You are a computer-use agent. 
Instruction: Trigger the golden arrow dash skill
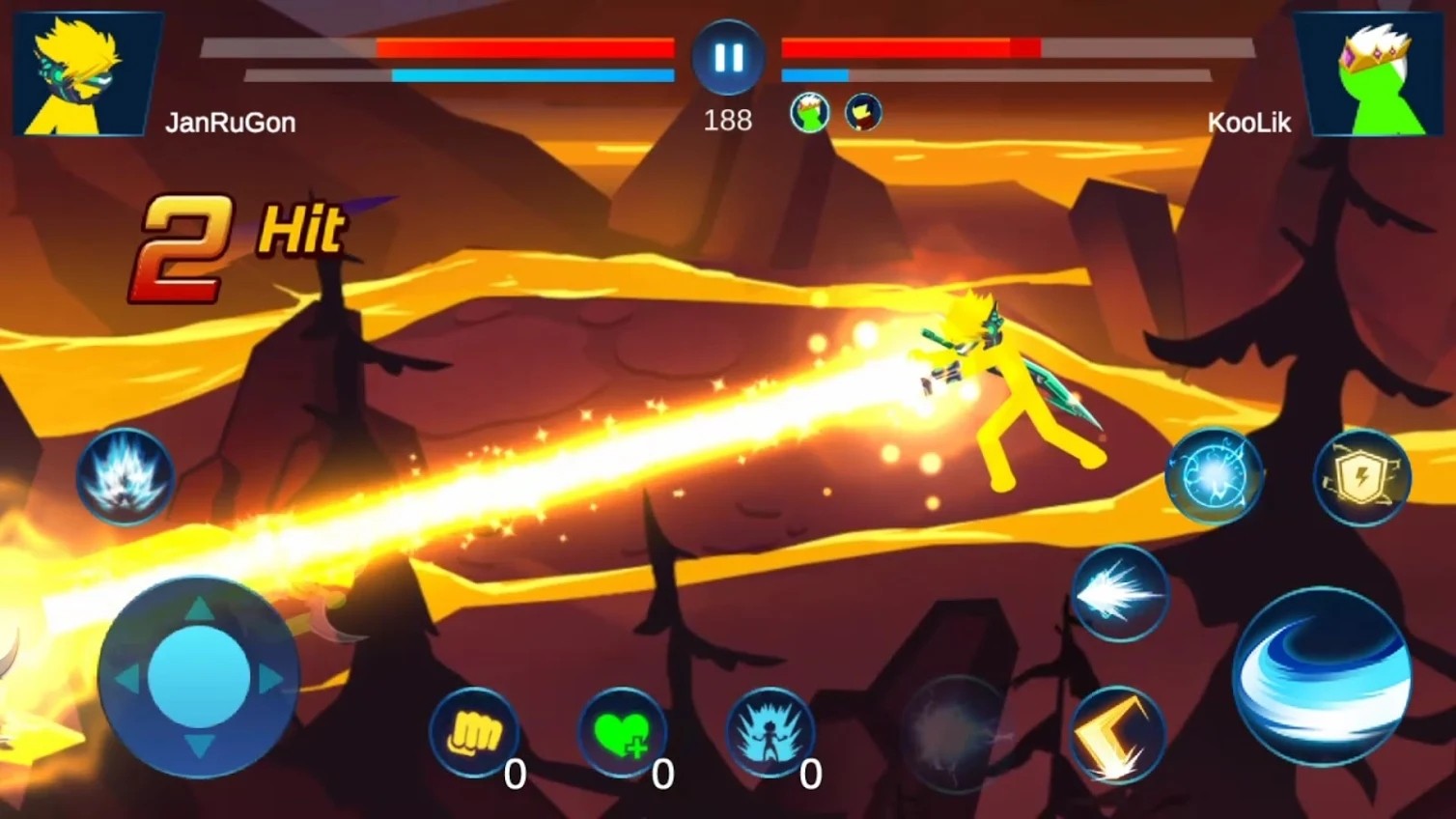[x=1117, y=735]
